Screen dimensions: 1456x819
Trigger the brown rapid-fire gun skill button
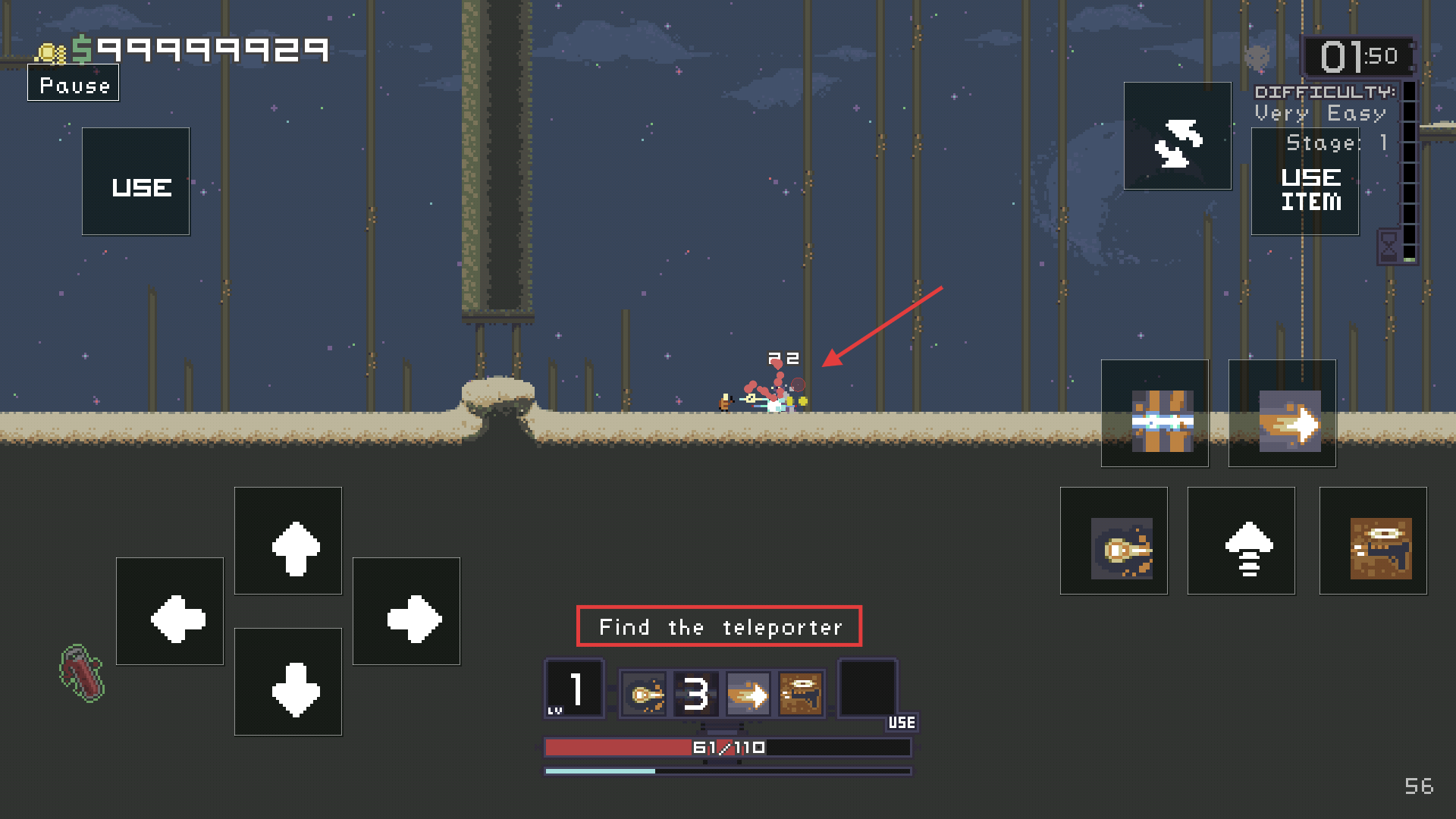[1373, 541]
